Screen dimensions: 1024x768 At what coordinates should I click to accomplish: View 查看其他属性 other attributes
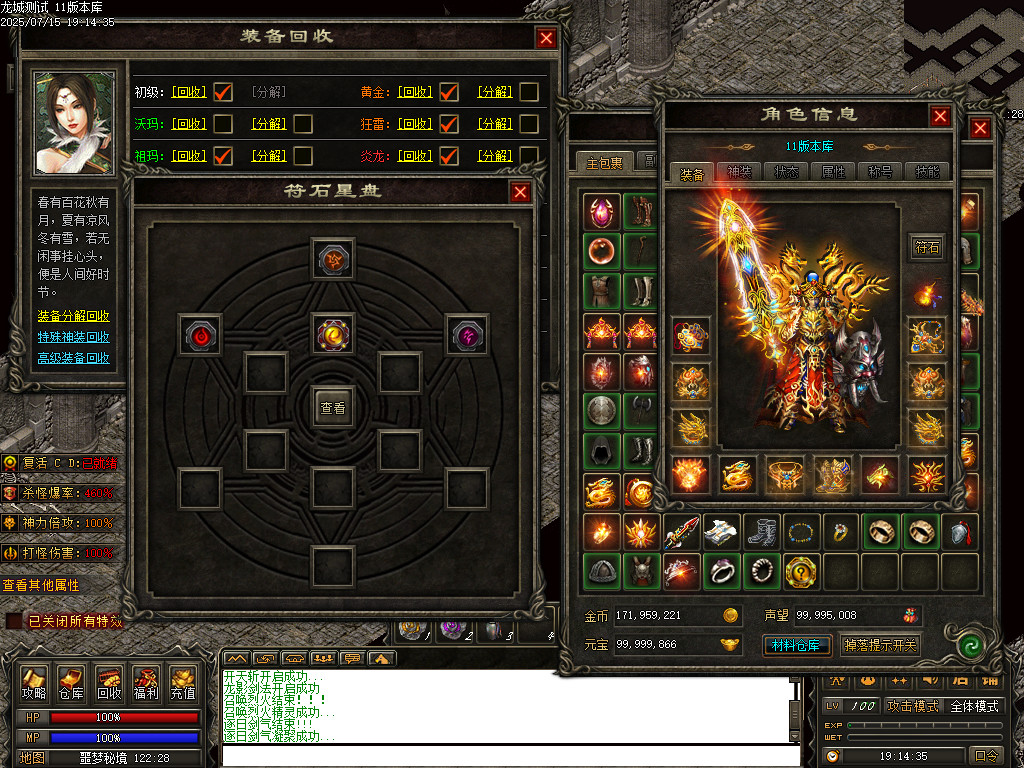click(x=40, y=585)
